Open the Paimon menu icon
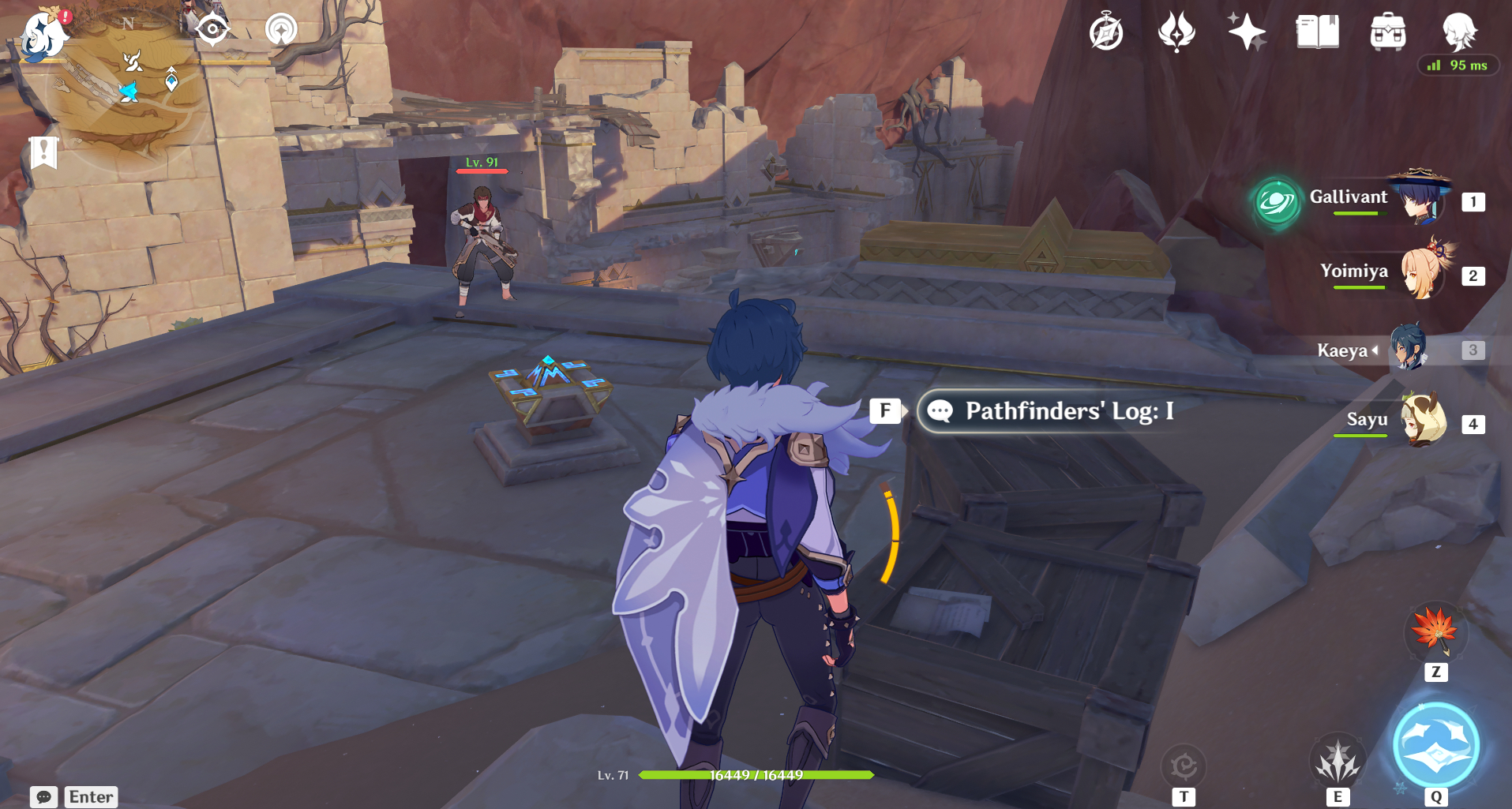This screenshot has width=1512, height=809. [41, 35]
